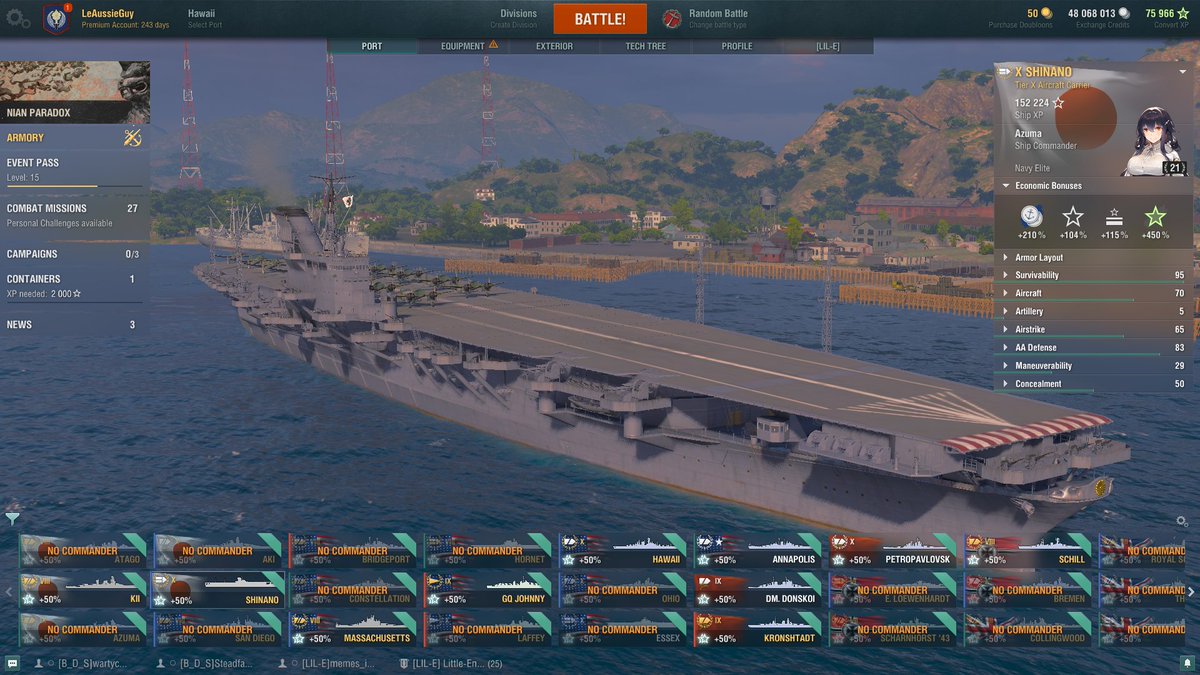
Task: Expand the AA Defense stats row
Action: point(1093,347)
